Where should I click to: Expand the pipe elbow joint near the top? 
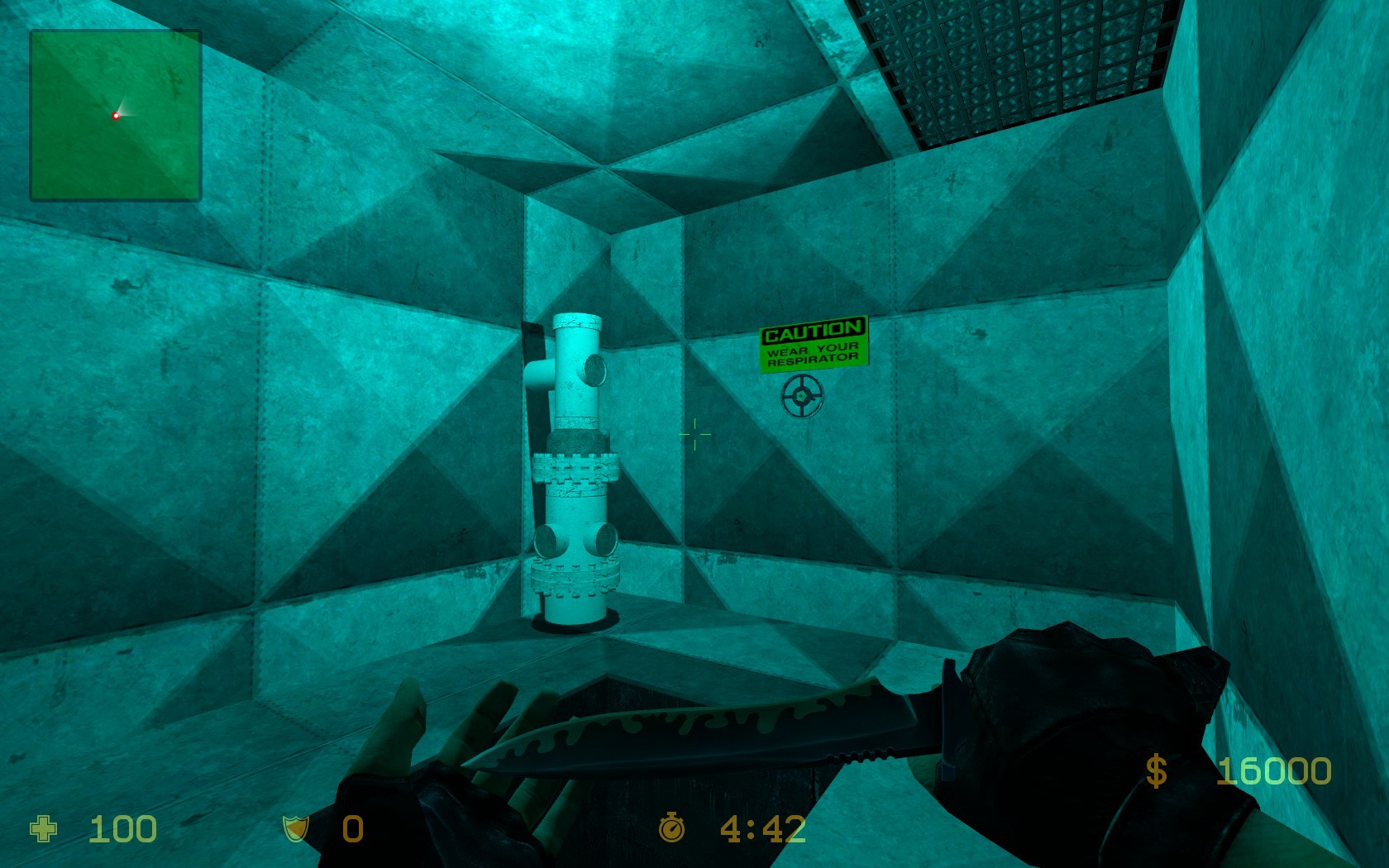[542, 376]
